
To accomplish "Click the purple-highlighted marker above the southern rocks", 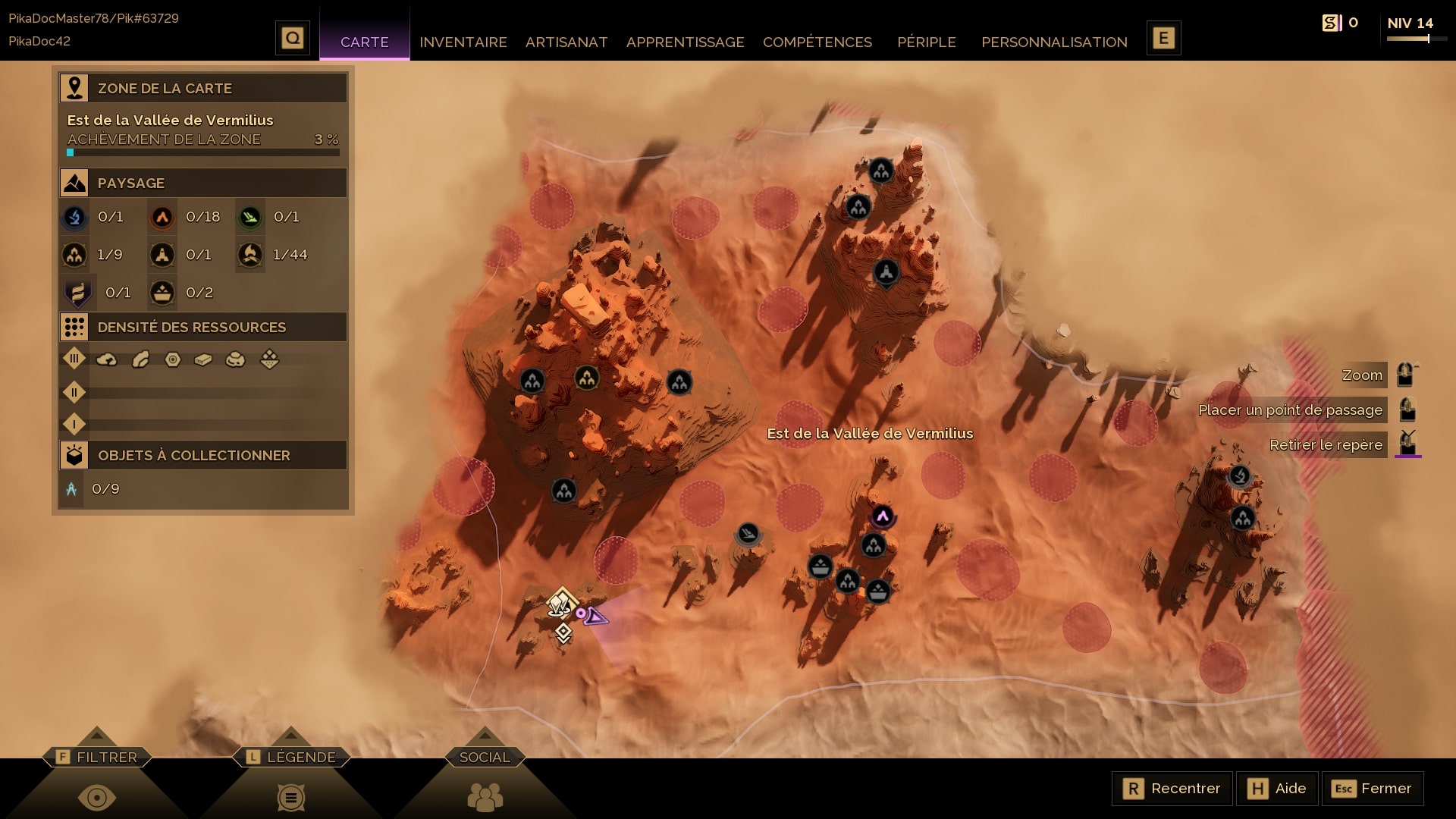I will tap(882, 517).
